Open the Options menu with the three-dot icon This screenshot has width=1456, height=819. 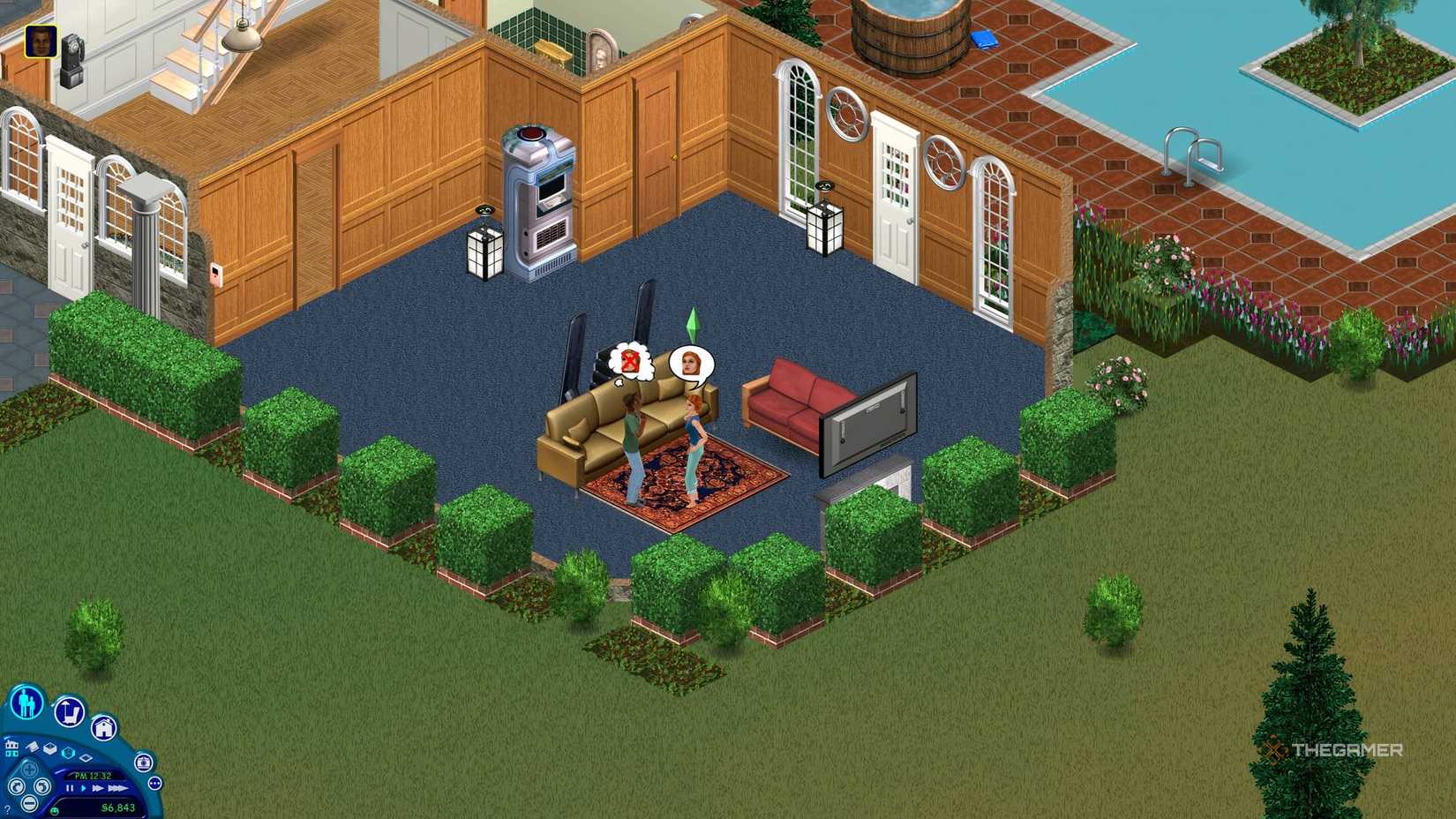pyautogui.click(x=154, y=783)
